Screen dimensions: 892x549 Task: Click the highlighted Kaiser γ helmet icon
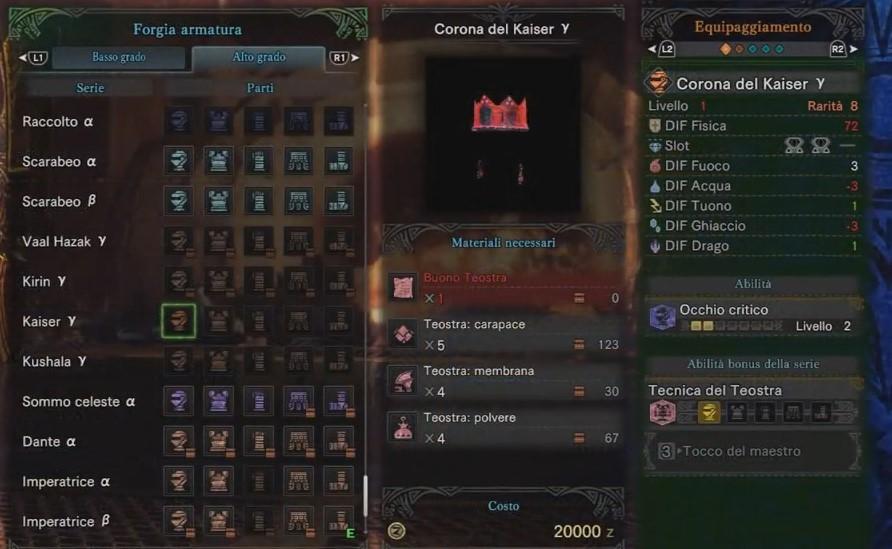click(x=179, y=321)
